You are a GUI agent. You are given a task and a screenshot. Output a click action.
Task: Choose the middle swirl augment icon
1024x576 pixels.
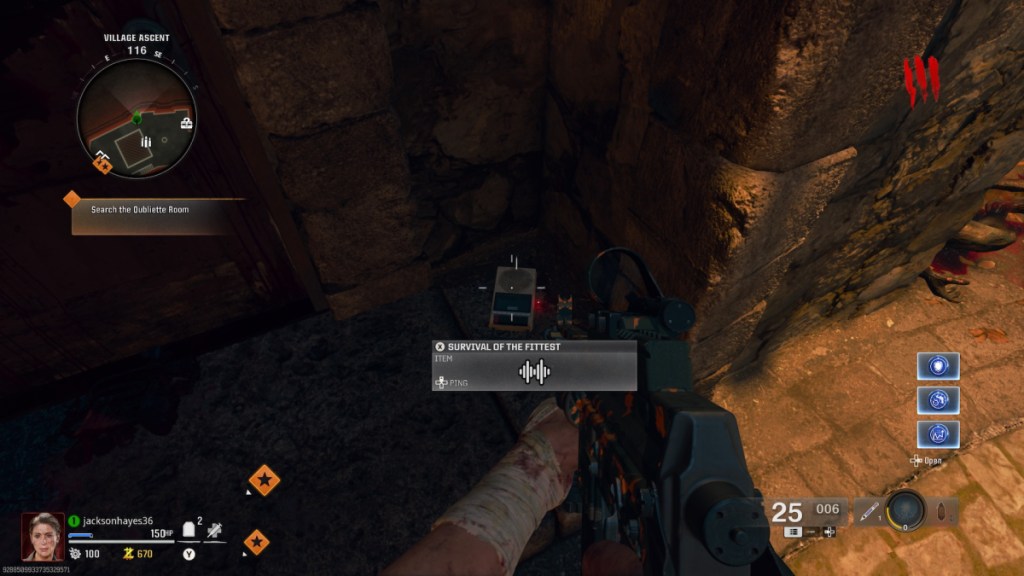coord(938,400)
